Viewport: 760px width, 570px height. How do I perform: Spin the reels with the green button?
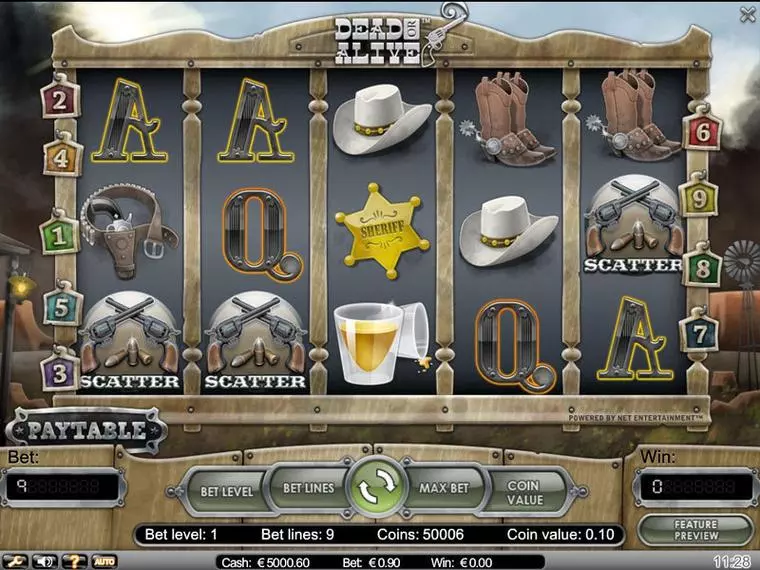[x=375, y=490]
